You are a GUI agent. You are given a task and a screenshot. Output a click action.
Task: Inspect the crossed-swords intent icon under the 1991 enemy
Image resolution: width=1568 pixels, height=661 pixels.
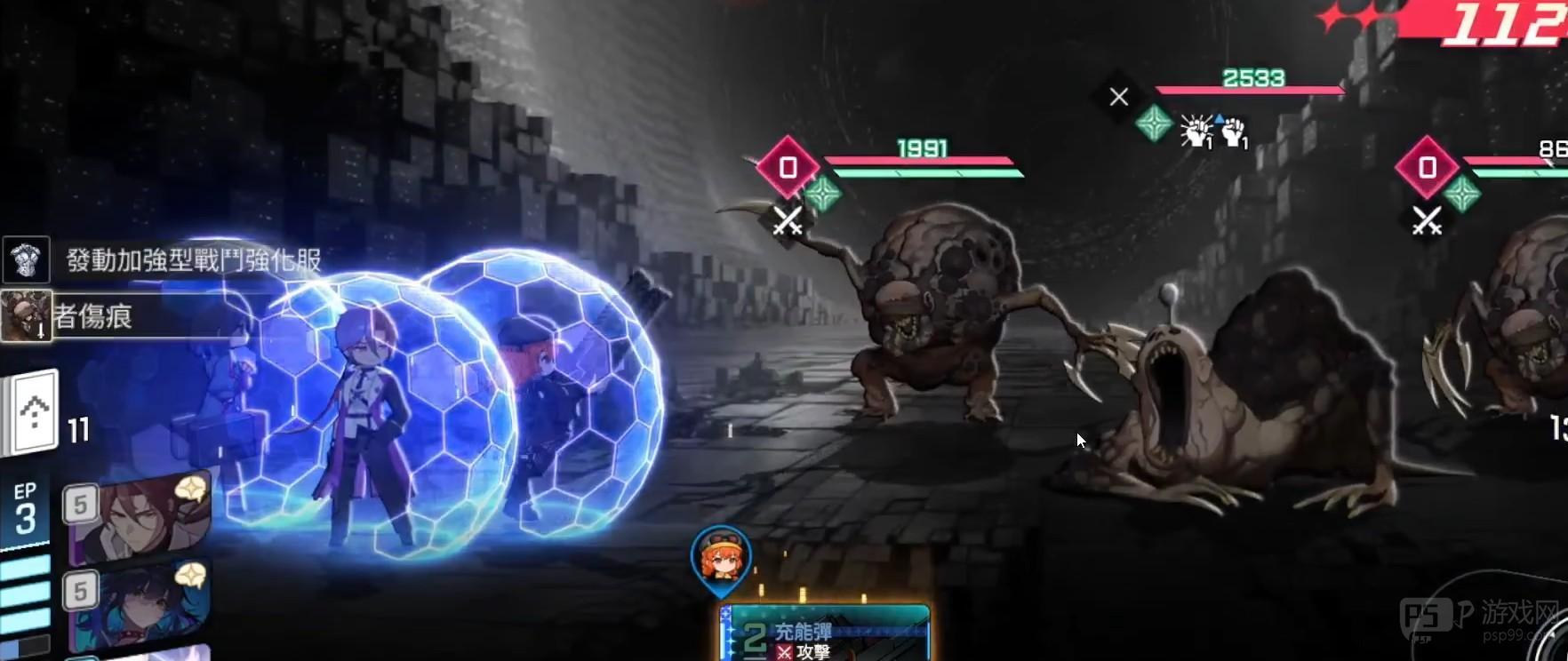[x=787, y=221]
